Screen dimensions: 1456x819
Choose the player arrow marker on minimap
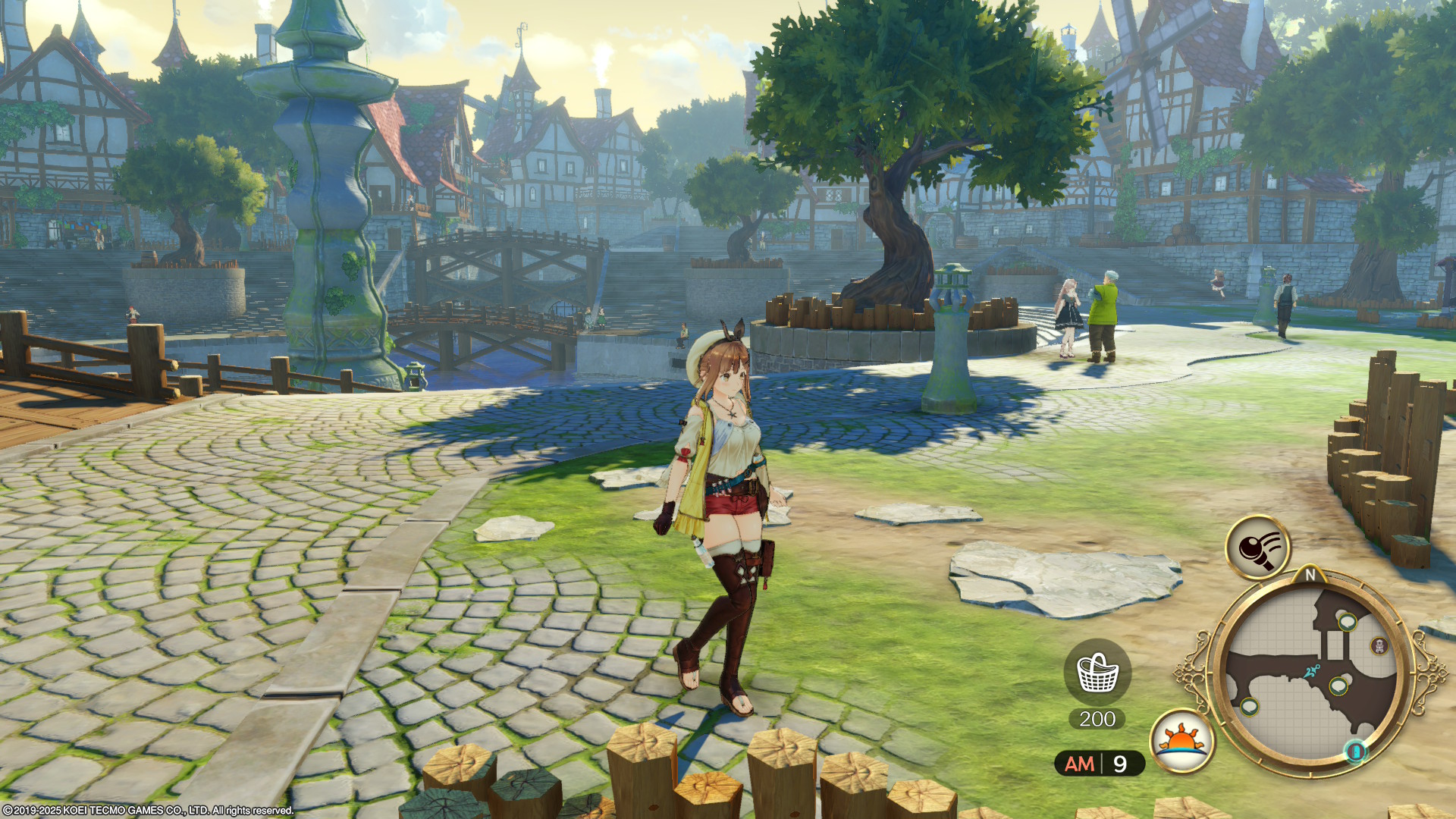pos(1312,671)
